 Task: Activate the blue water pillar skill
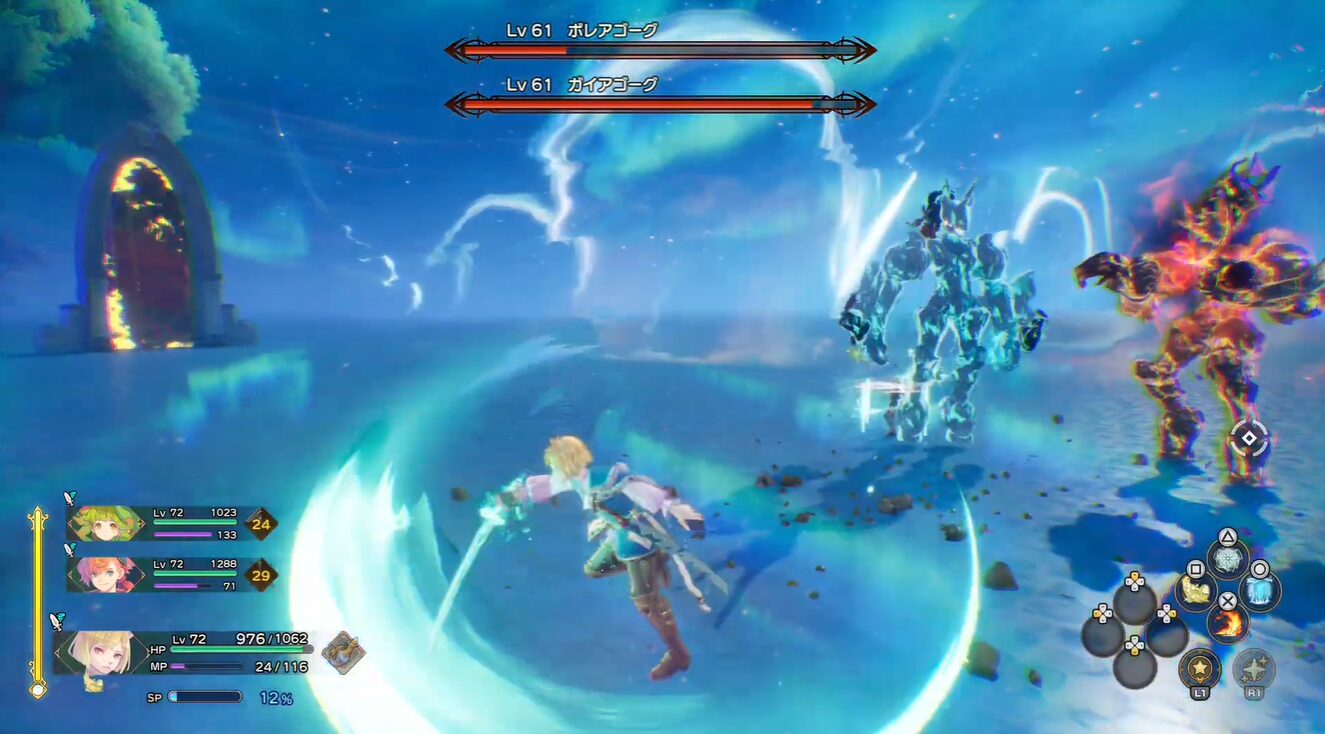[1260, 591]
